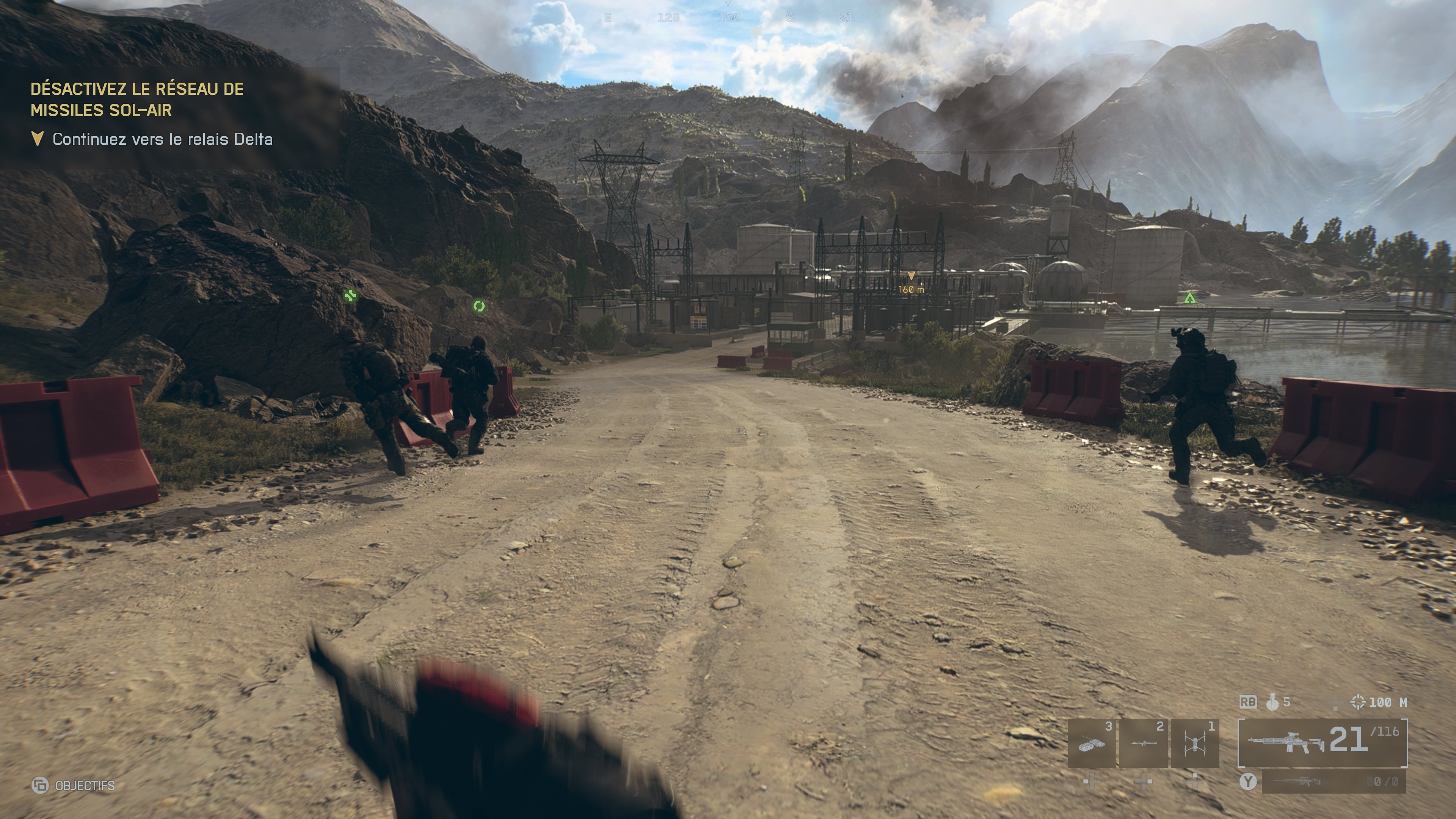Equip the rocket launcher gadget slot
This screenshot has height=819, width=1456.
1143,743
